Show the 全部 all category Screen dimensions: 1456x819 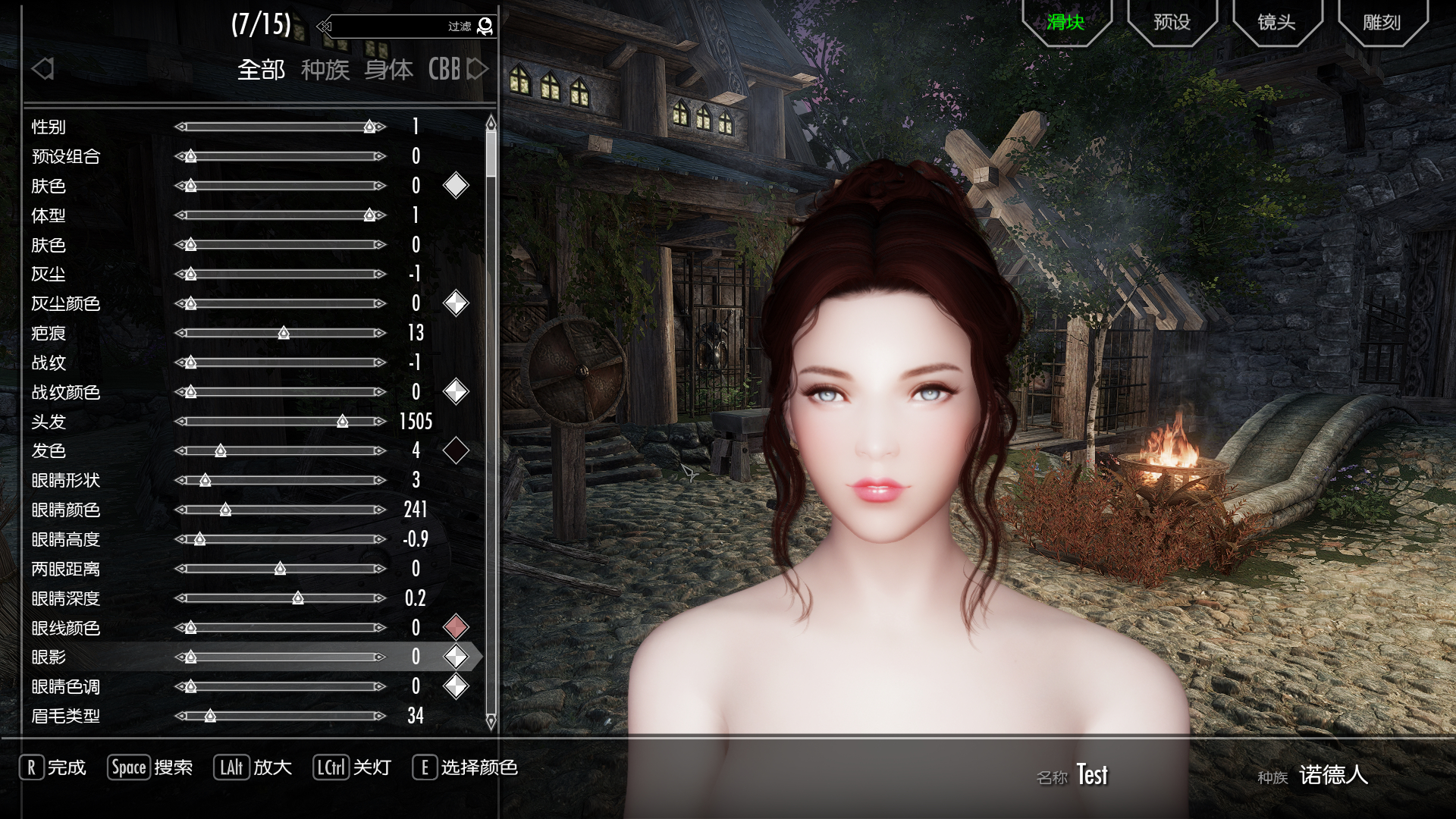(x=261, y=70)
